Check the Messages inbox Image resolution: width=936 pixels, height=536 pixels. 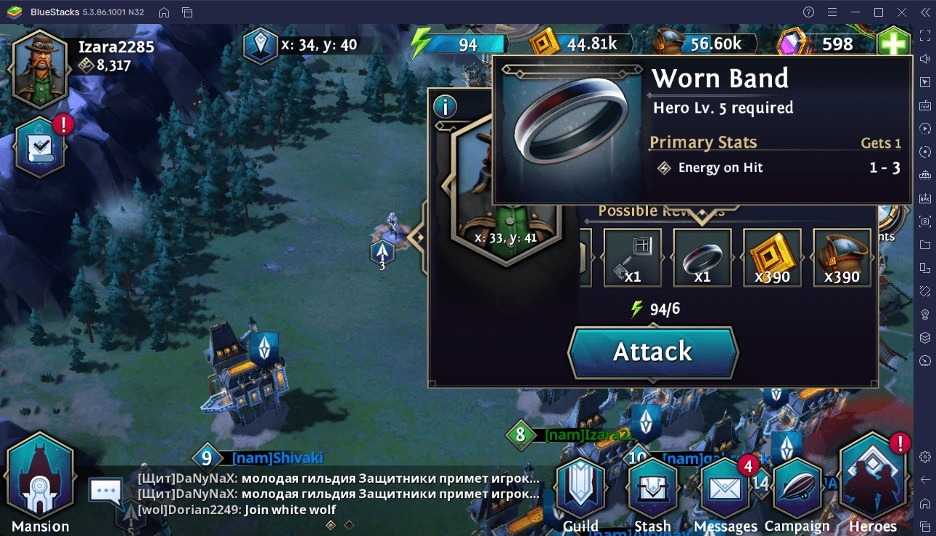[x=725, y=491]
